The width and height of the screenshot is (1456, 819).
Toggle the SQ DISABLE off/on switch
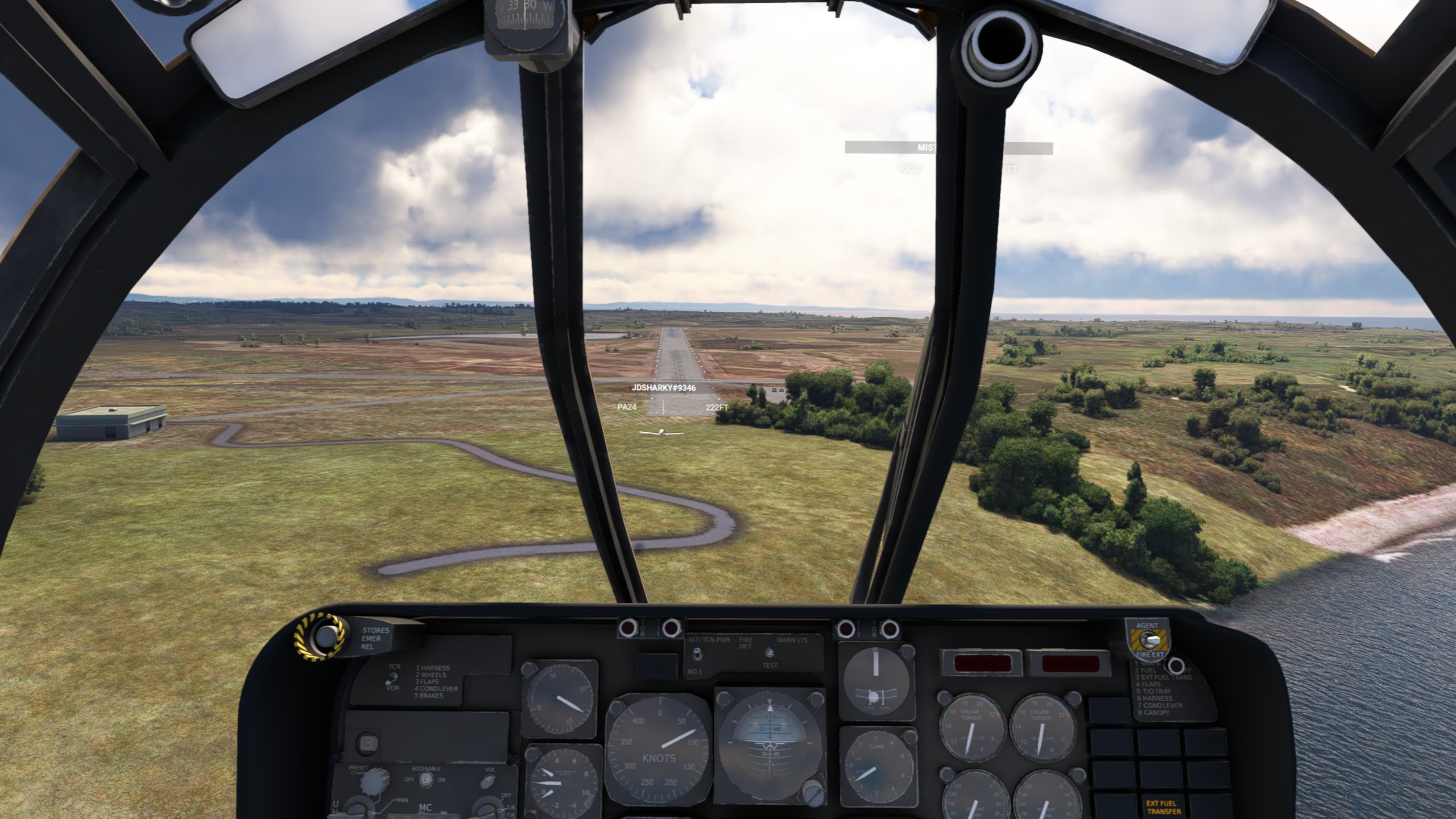(424, 780)
